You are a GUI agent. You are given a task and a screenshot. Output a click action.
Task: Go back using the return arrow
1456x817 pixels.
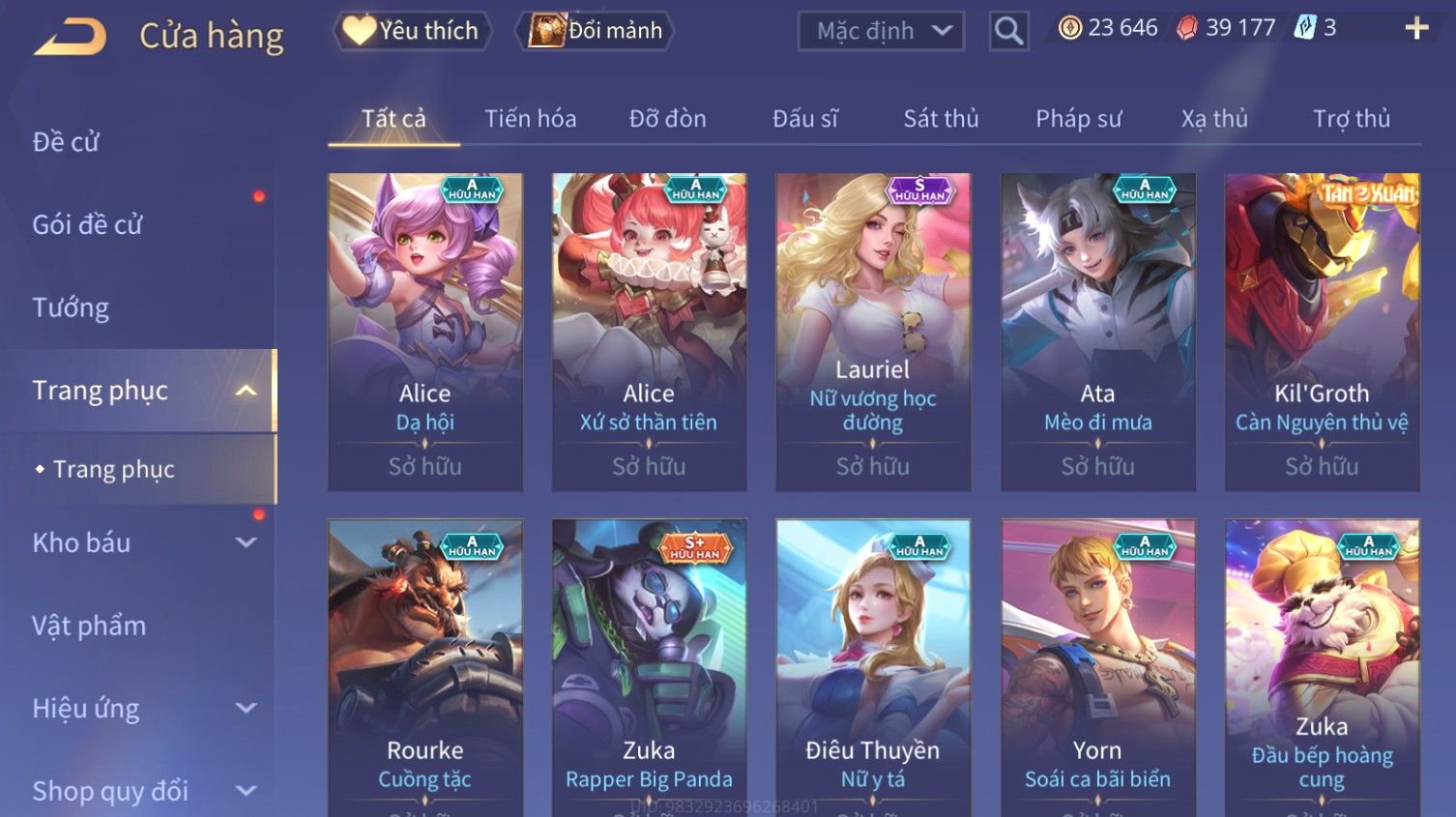pos(71,37)
